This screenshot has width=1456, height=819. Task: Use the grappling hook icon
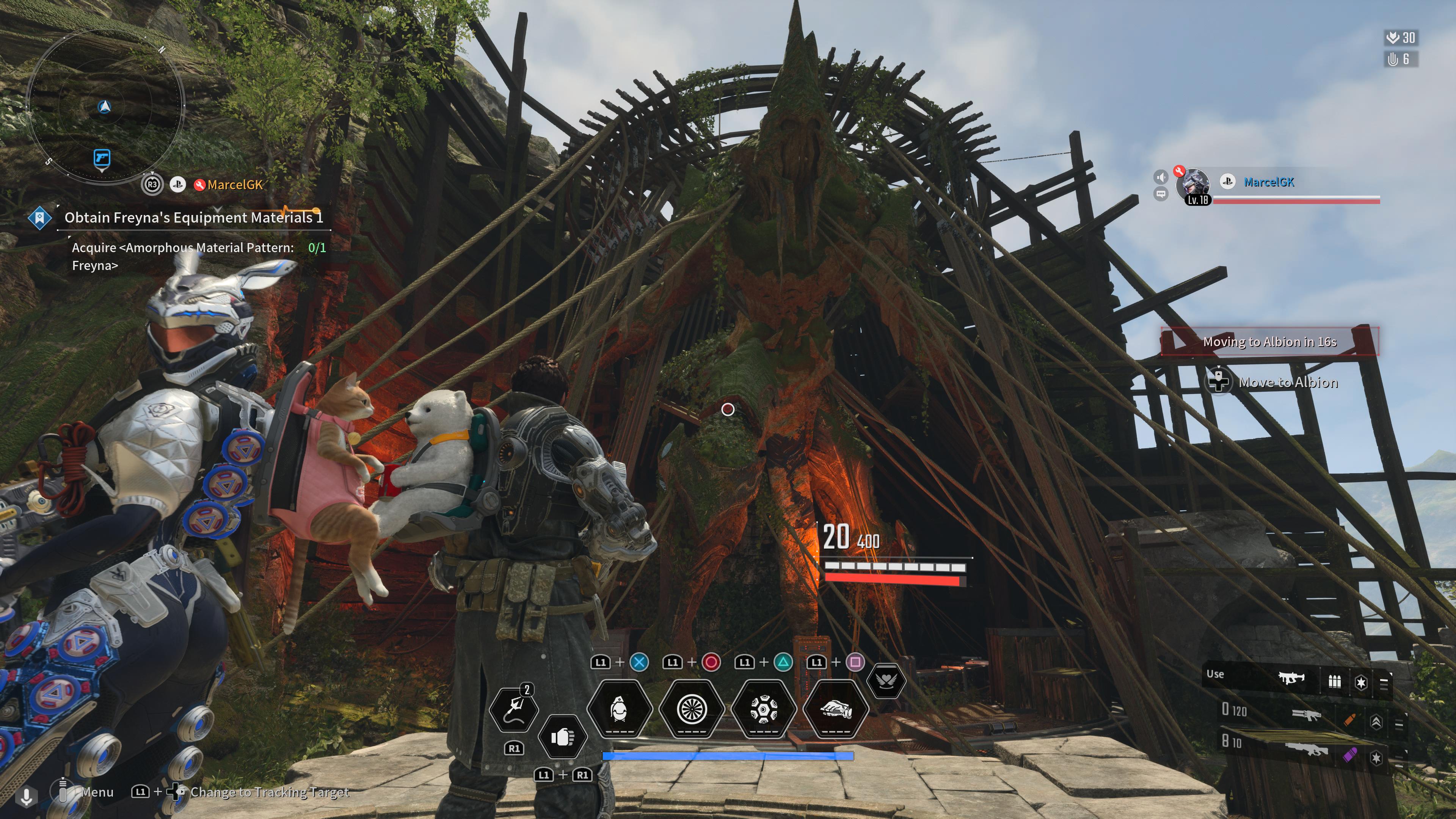click(513, 709)
